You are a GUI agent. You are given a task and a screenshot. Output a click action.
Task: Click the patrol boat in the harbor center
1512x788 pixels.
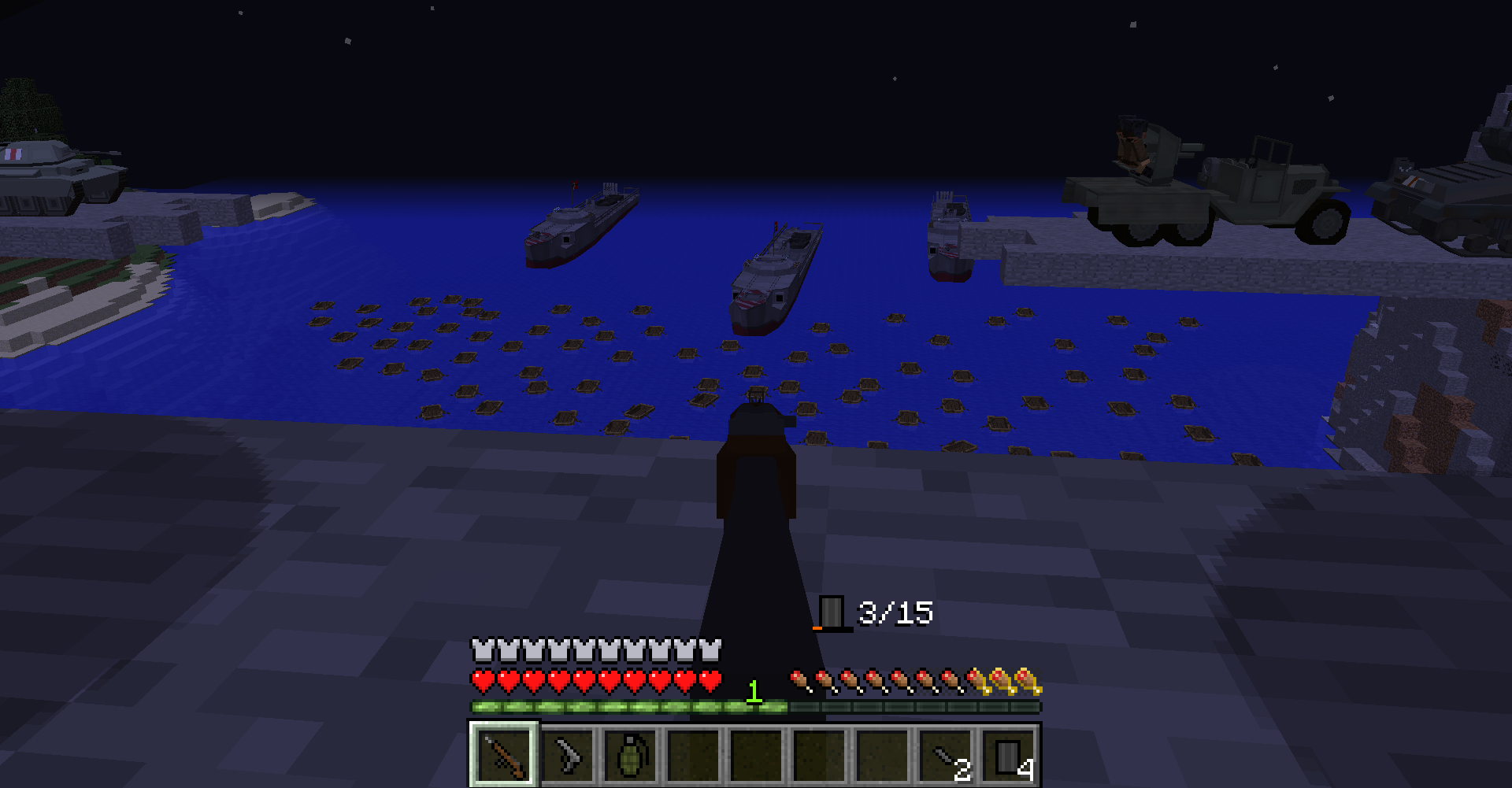(776, 276)
